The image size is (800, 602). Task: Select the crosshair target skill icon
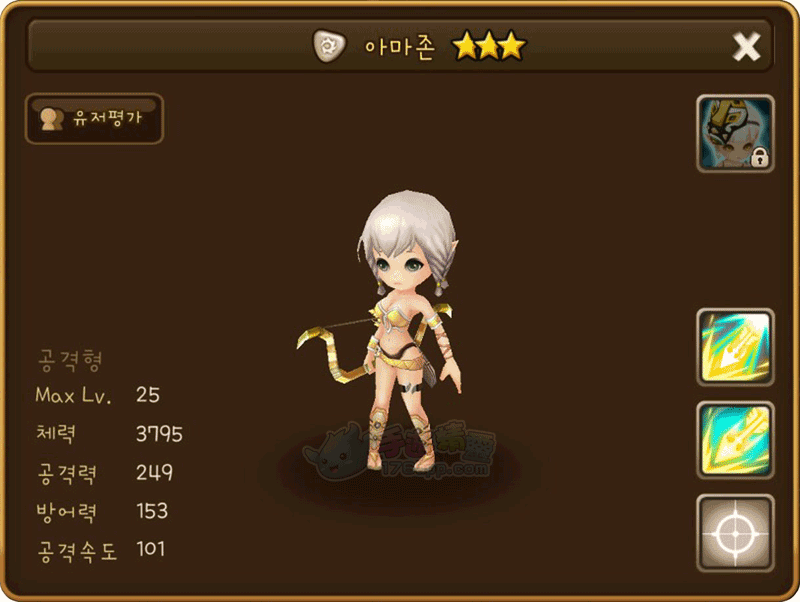(x=735, y=534)
